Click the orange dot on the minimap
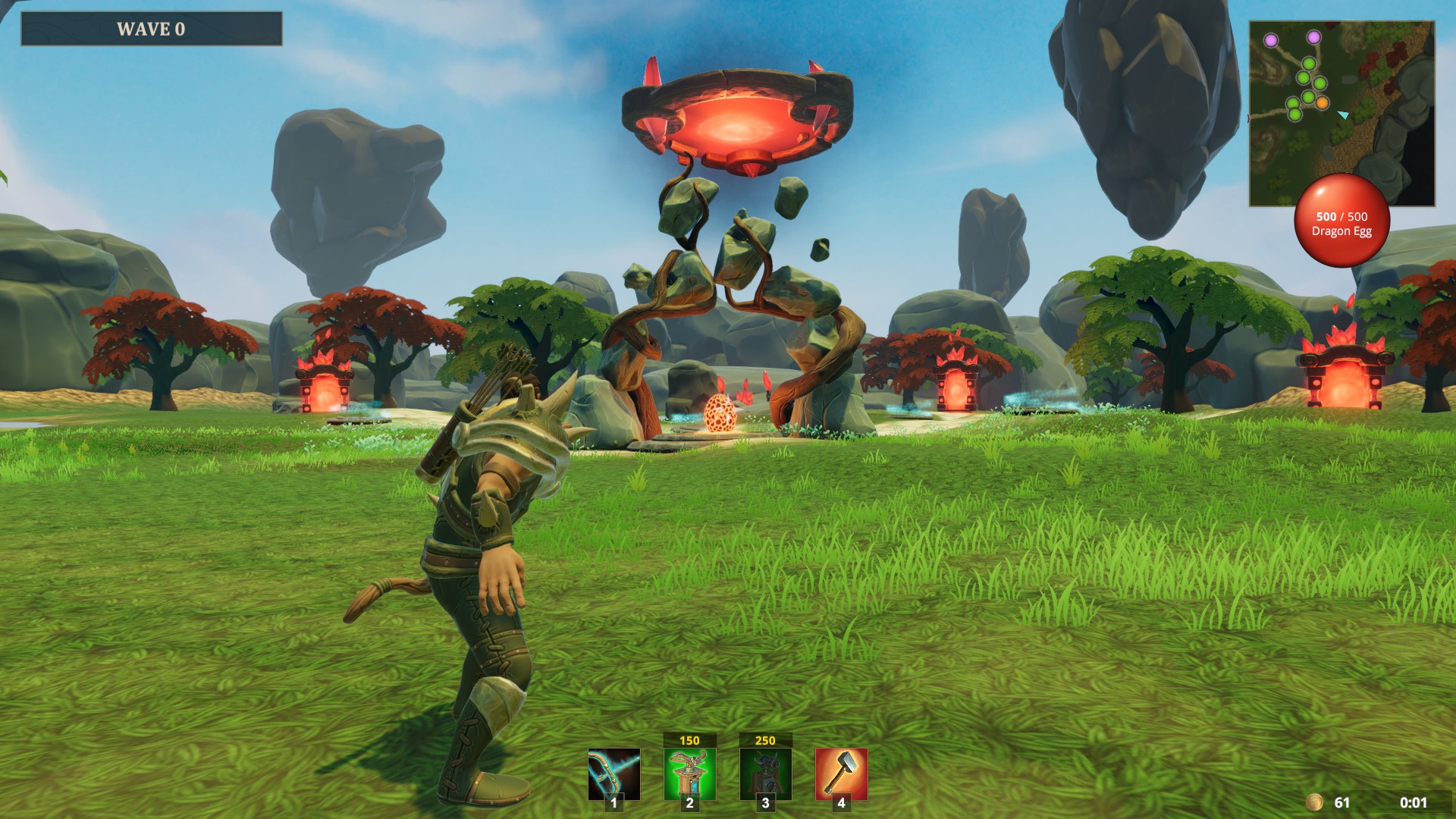 pyautogui.click(x=1323, y=103)
